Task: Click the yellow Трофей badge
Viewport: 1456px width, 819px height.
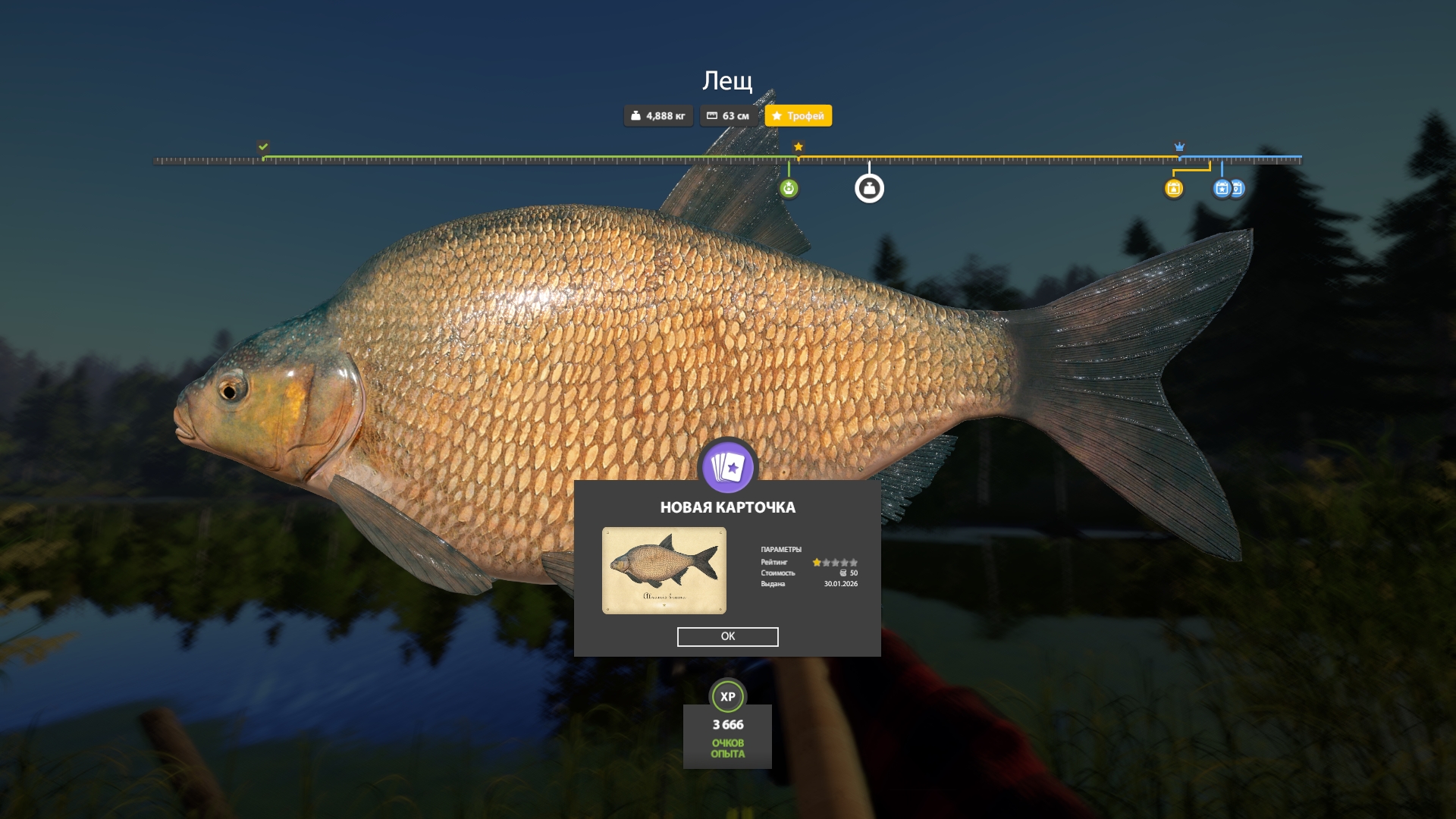Action: pos(798,116)
